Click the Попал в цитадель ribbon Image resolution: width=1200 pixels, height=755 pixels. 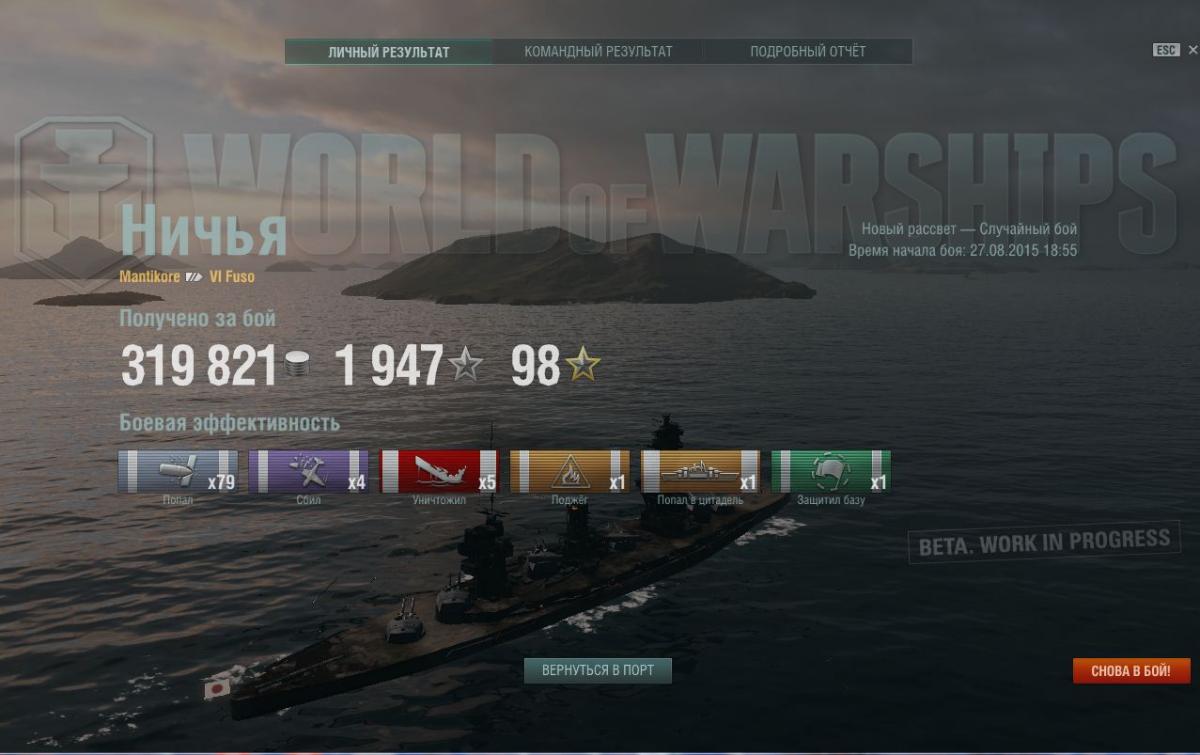click(x=700, y=471)
